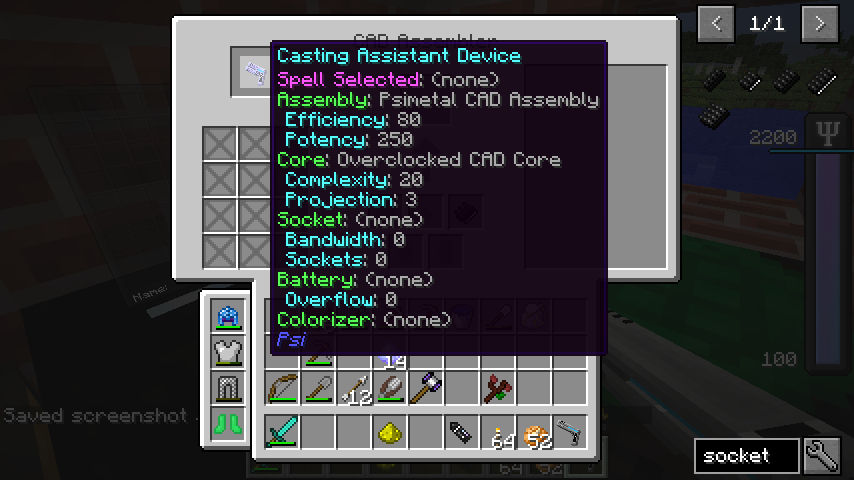The image size is (854, 480).
Task: Pick up the stack of 52 food
Action: [534, 432]
